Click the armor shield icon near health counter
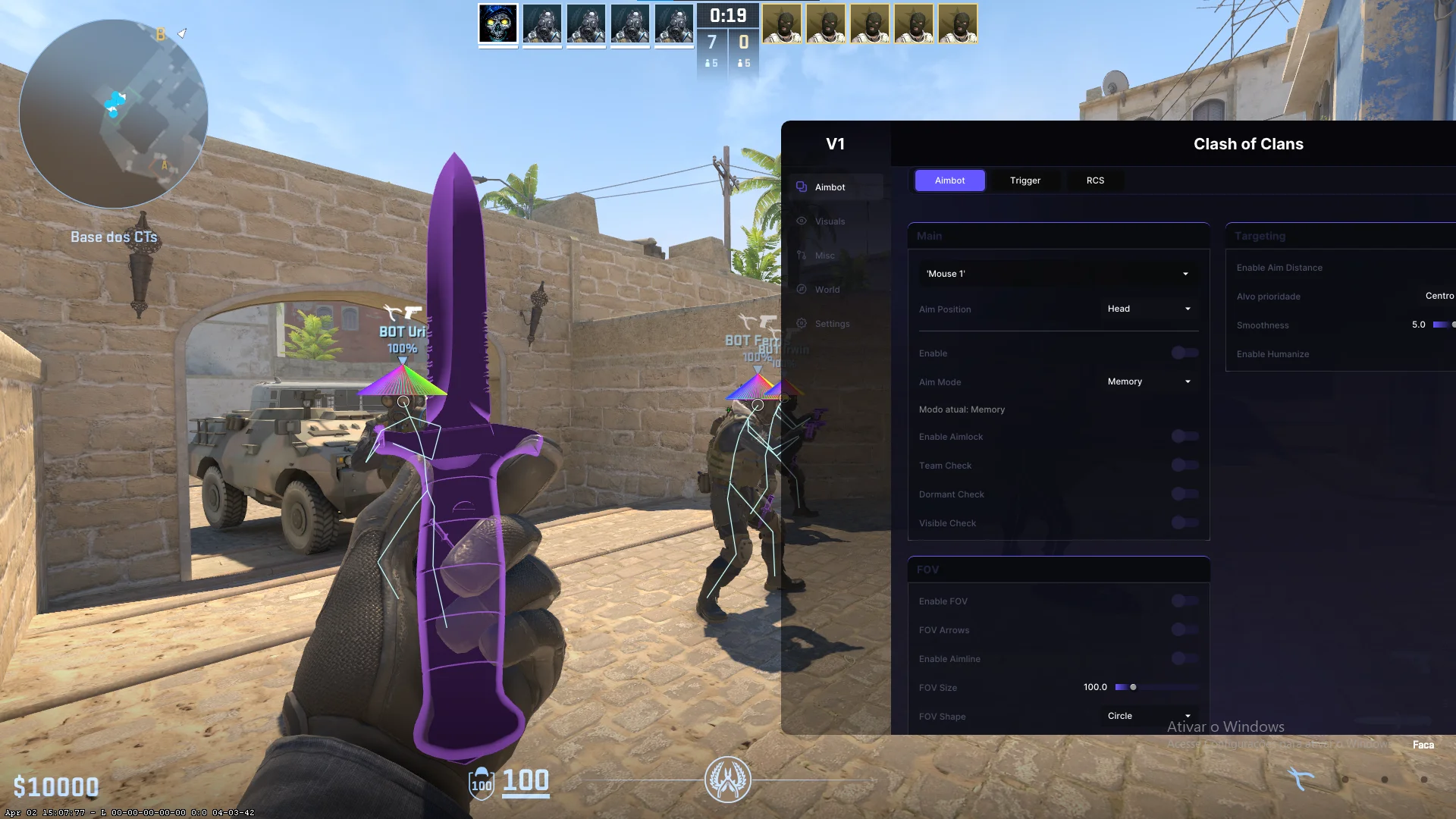The image size is (1456, 819). [x=481, y=783]
